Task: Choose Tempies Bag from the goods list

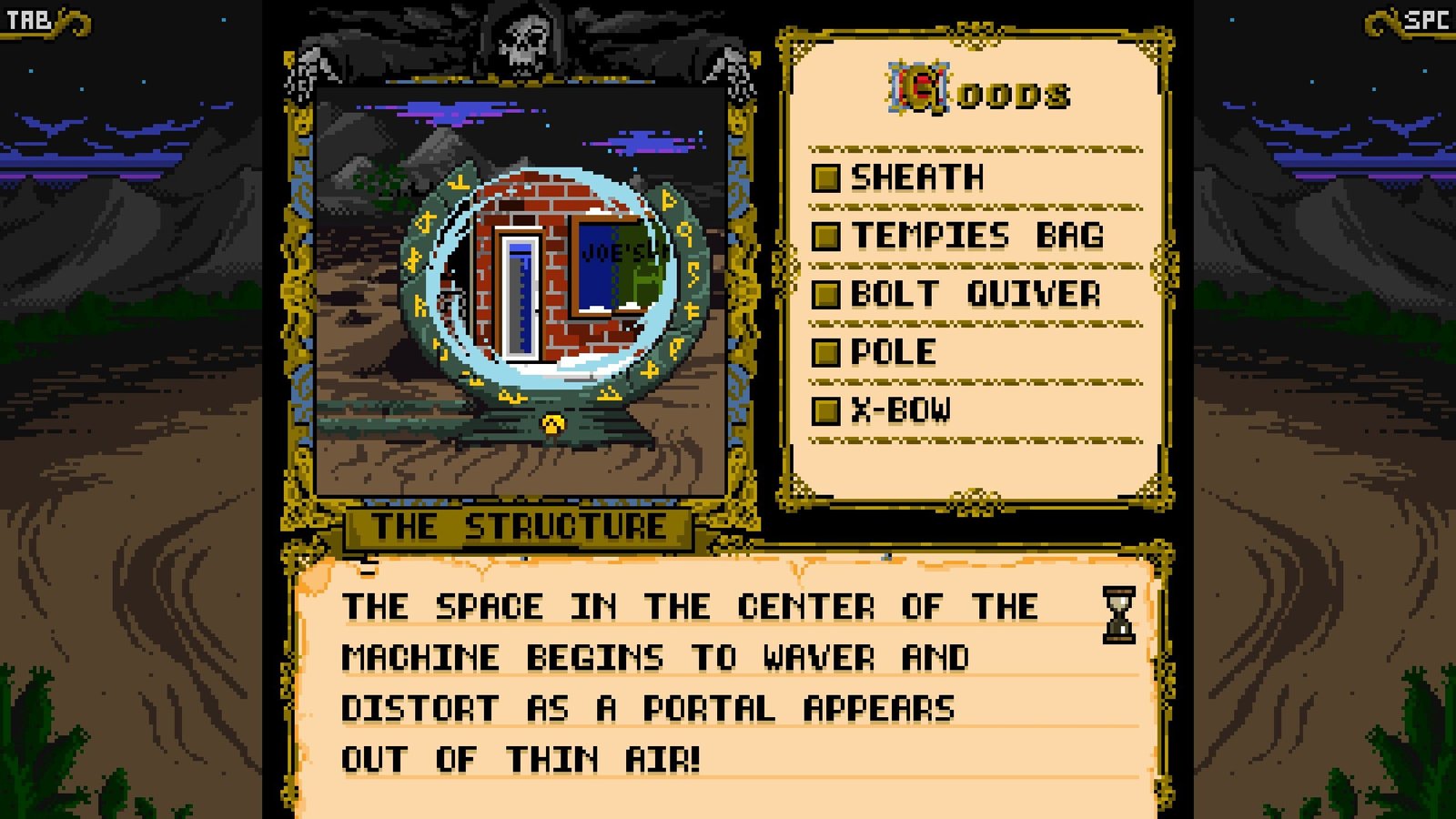Action: pos(976,236)
